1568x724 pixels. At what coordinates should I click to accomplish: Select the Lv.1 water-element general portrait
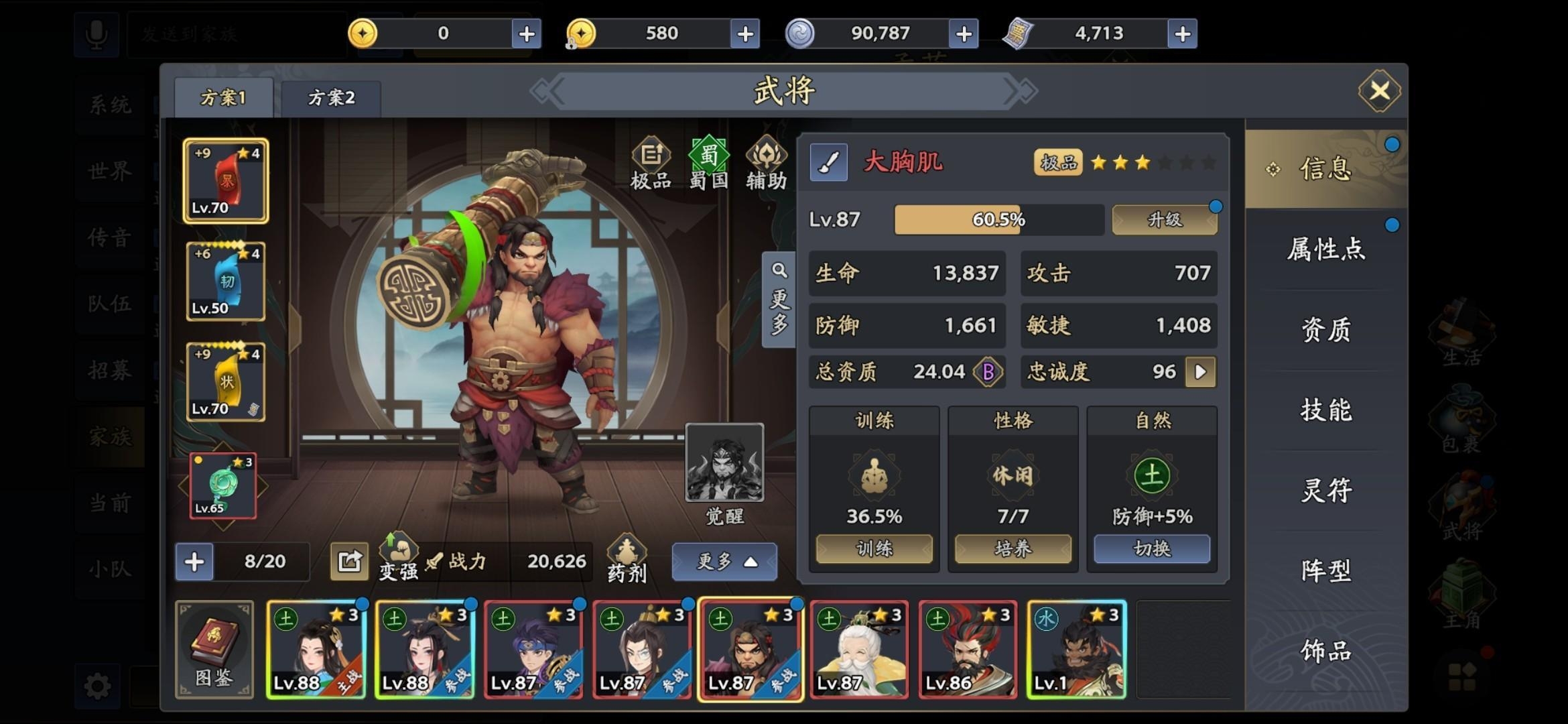coord(1076,650)
